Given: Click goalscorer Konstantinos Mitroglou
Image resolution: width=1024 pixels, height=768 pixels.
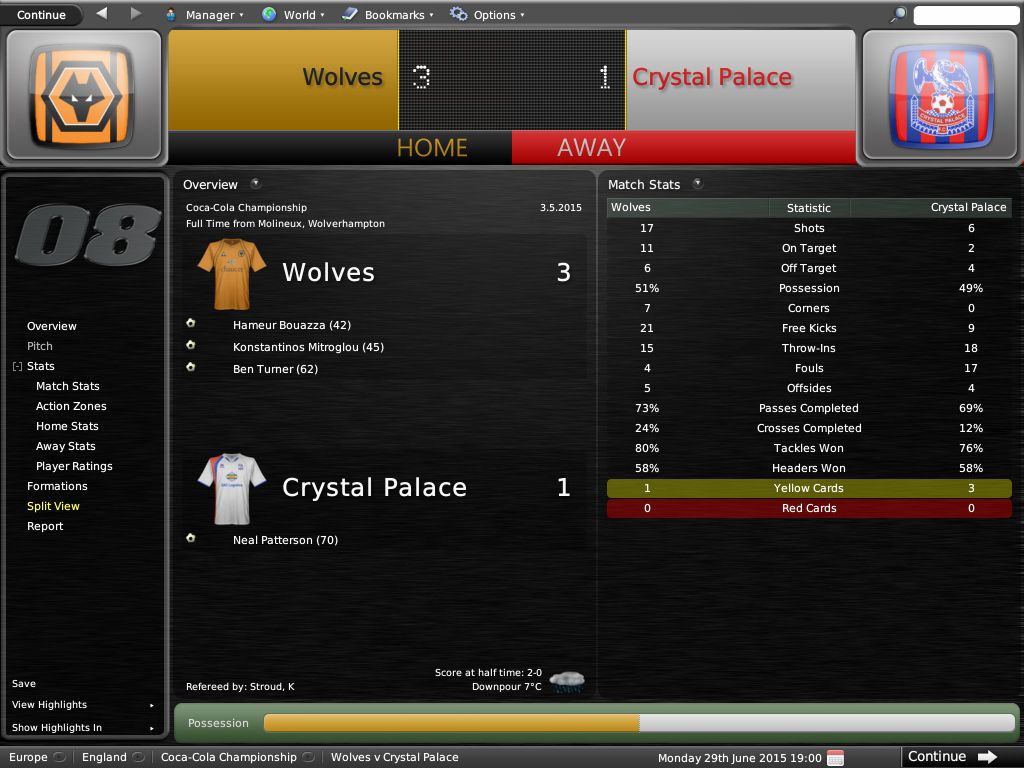Looking at the screenshot, I should tap(308, 347).
